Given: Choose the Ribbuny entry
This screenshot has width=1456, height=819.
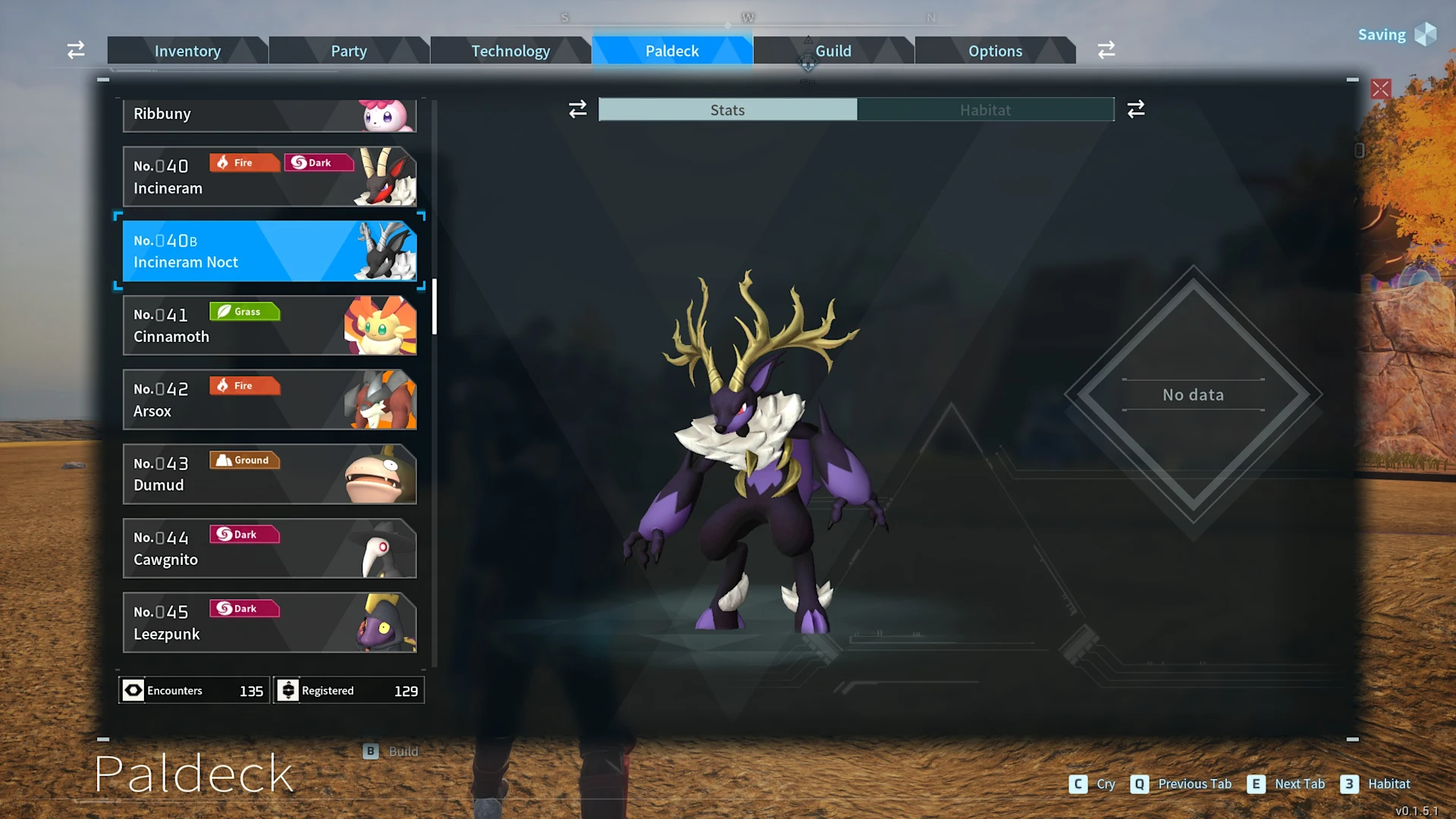Looking at the screenshot, I should [x=269, y=115].
